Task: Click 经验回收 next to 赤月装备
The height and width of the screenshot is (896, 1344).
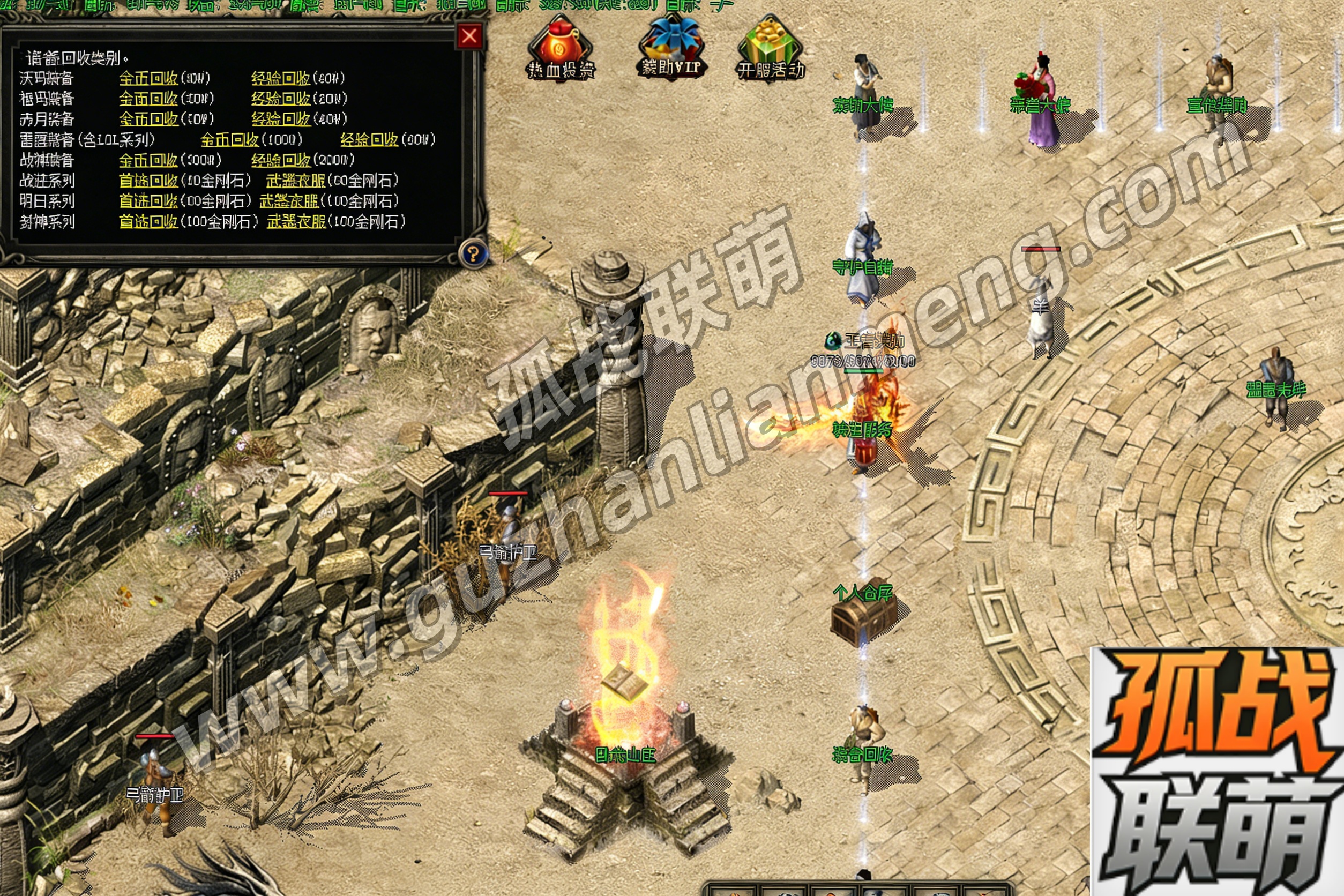Action: (281, 119)
